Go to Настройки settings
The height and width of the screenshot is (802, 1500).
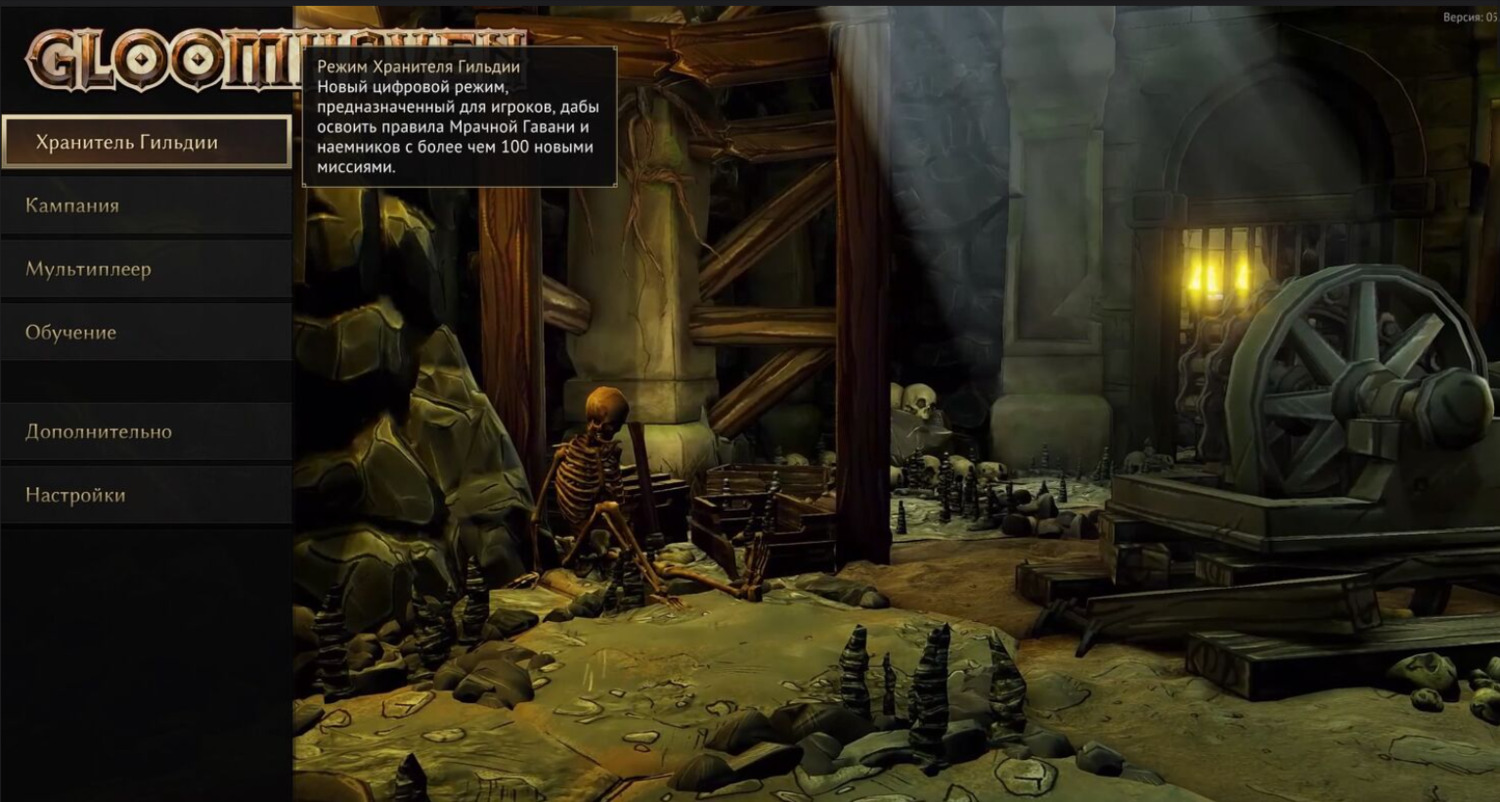click(x=146, y=495)
